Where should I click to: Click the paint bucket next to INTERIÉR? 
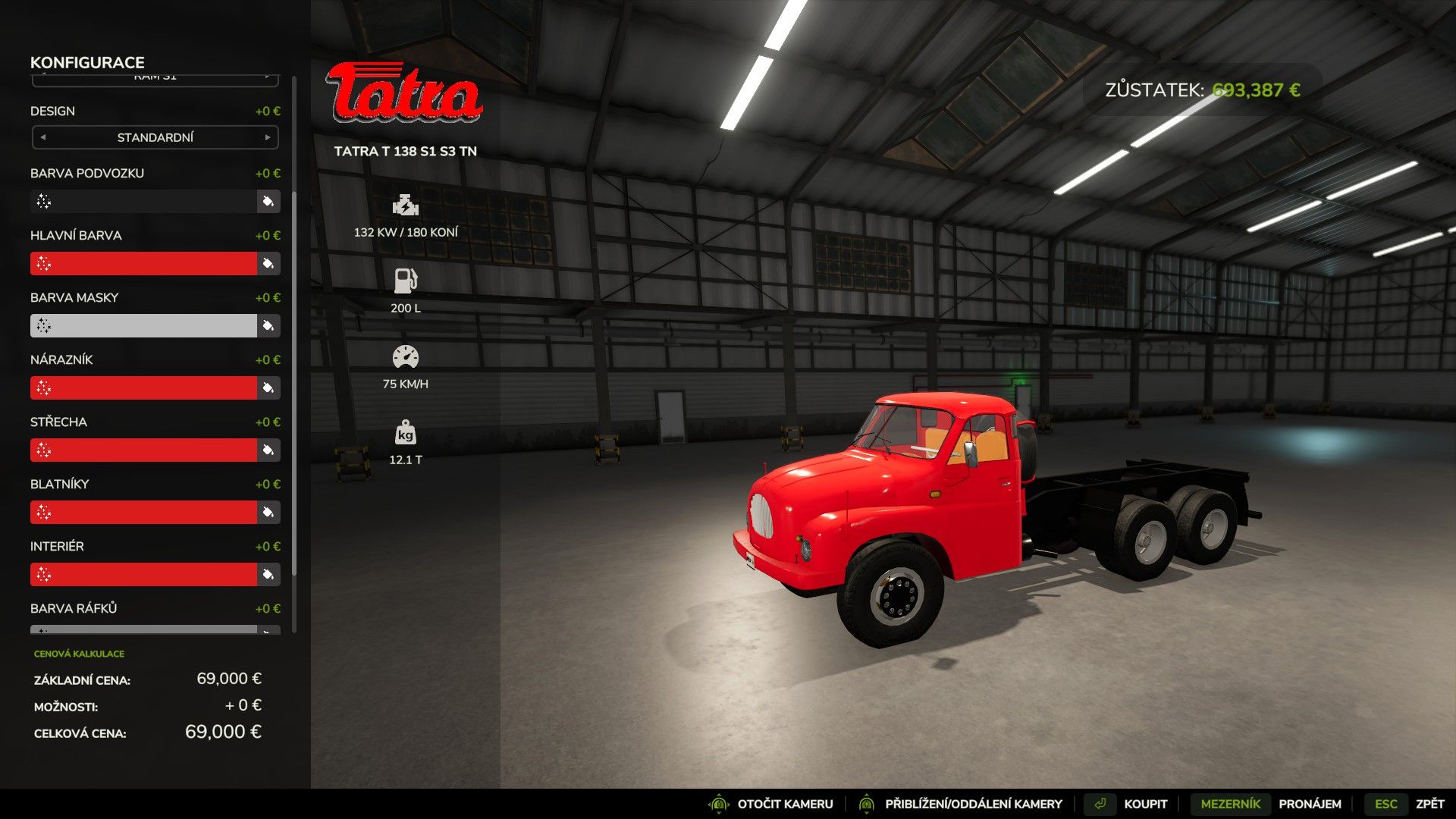tap(267, 574)
